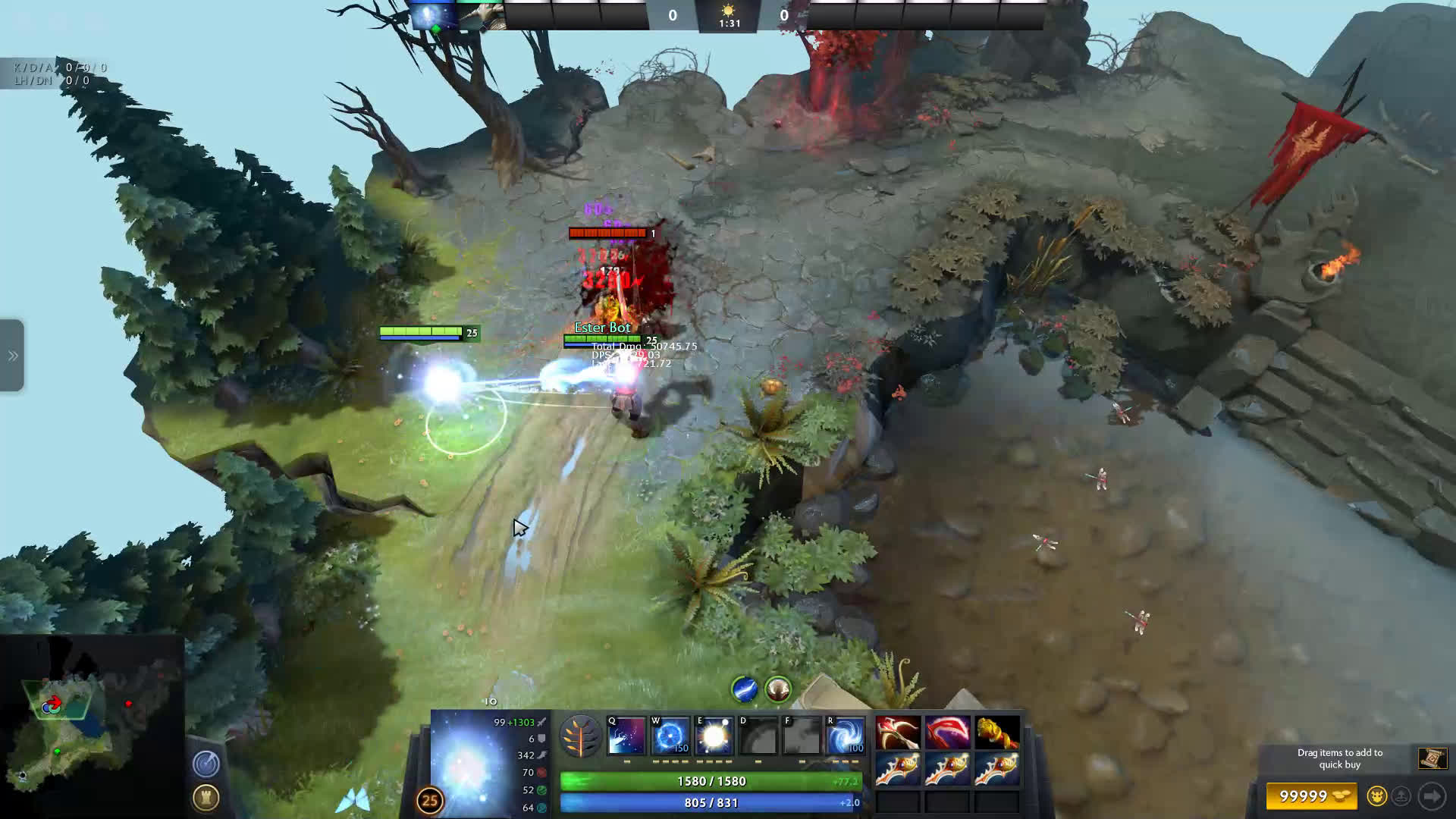Viewport: 1456px width, 819px height.
Task: Open the talent tree
Action: (580, 736)
